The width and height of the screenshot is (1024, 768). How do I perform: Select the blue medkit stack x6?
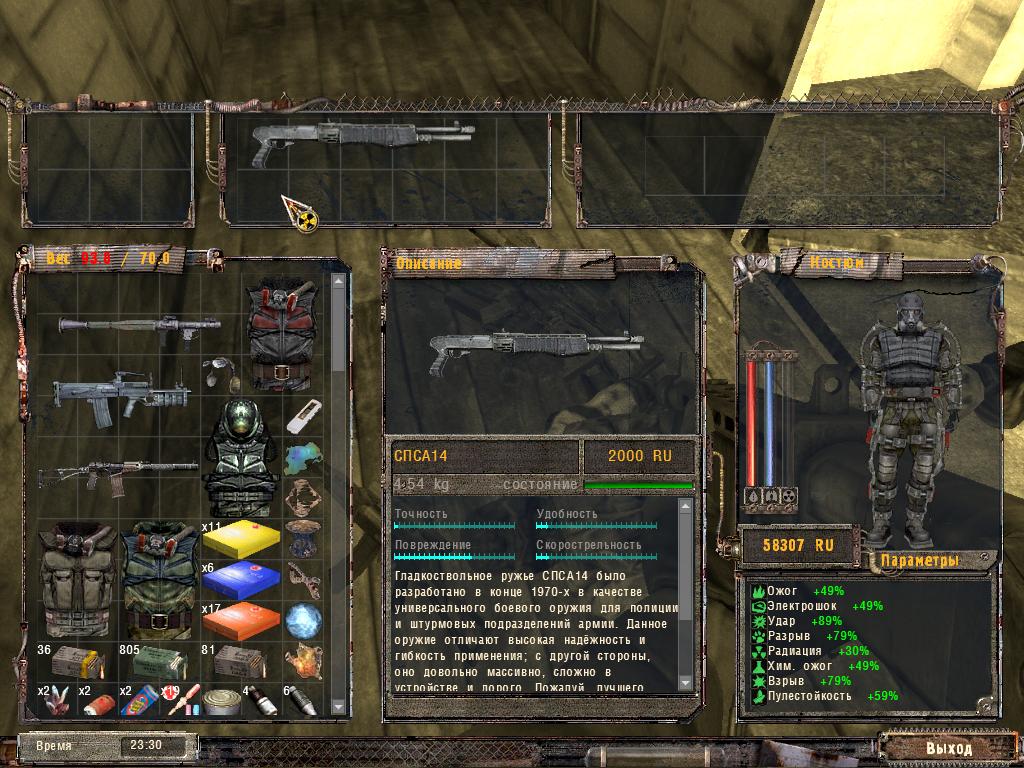coord(240,581)
